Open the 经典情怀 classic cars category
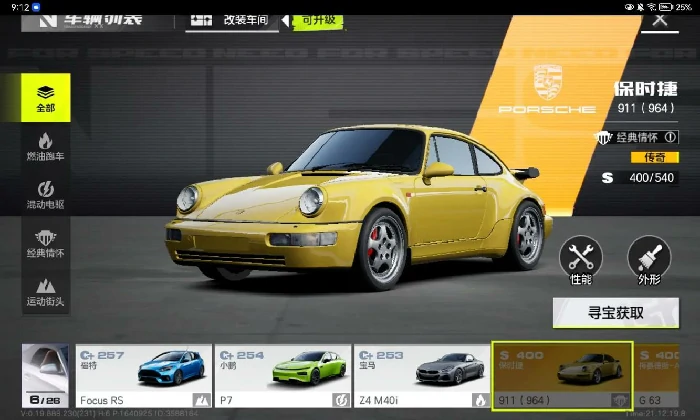700x420 pixels. pyautogui.click(x=45, y=244)
